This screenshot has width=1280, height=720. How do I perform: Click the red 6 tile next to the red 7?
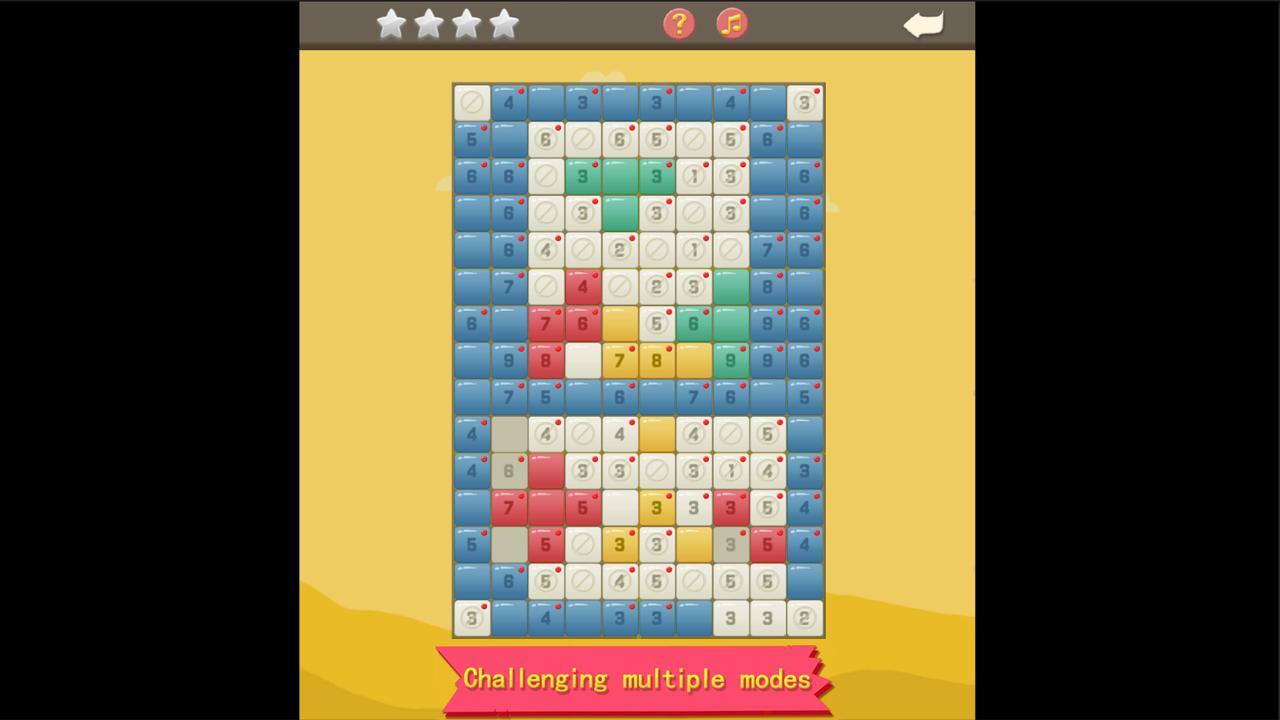coord(582,323)
